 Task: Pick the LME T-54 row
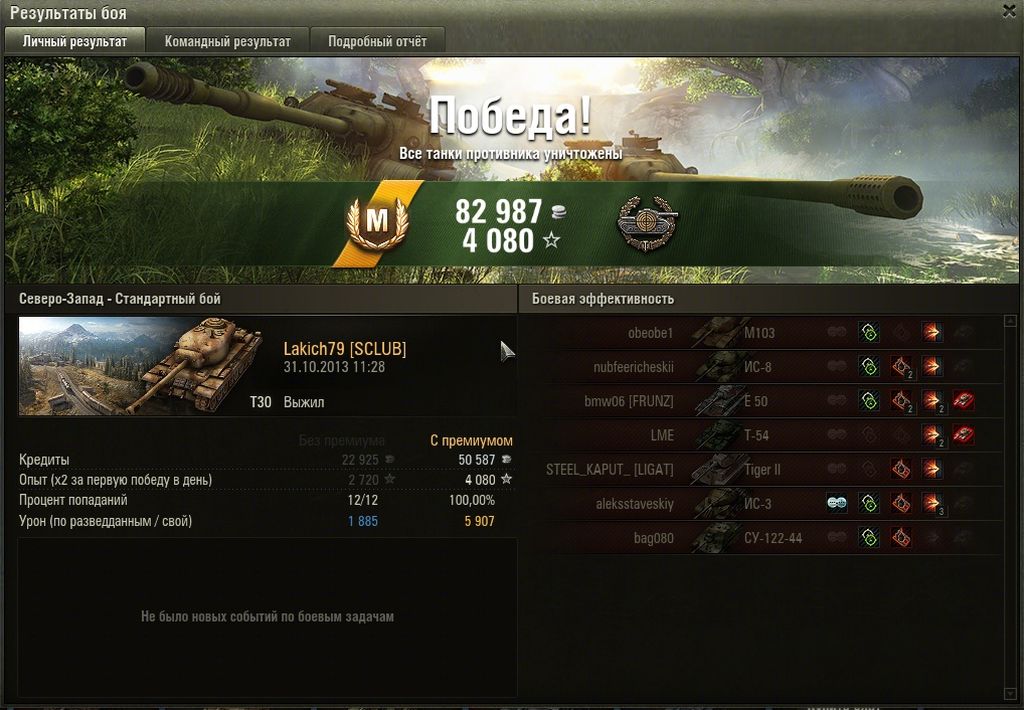tap(760, 435)
